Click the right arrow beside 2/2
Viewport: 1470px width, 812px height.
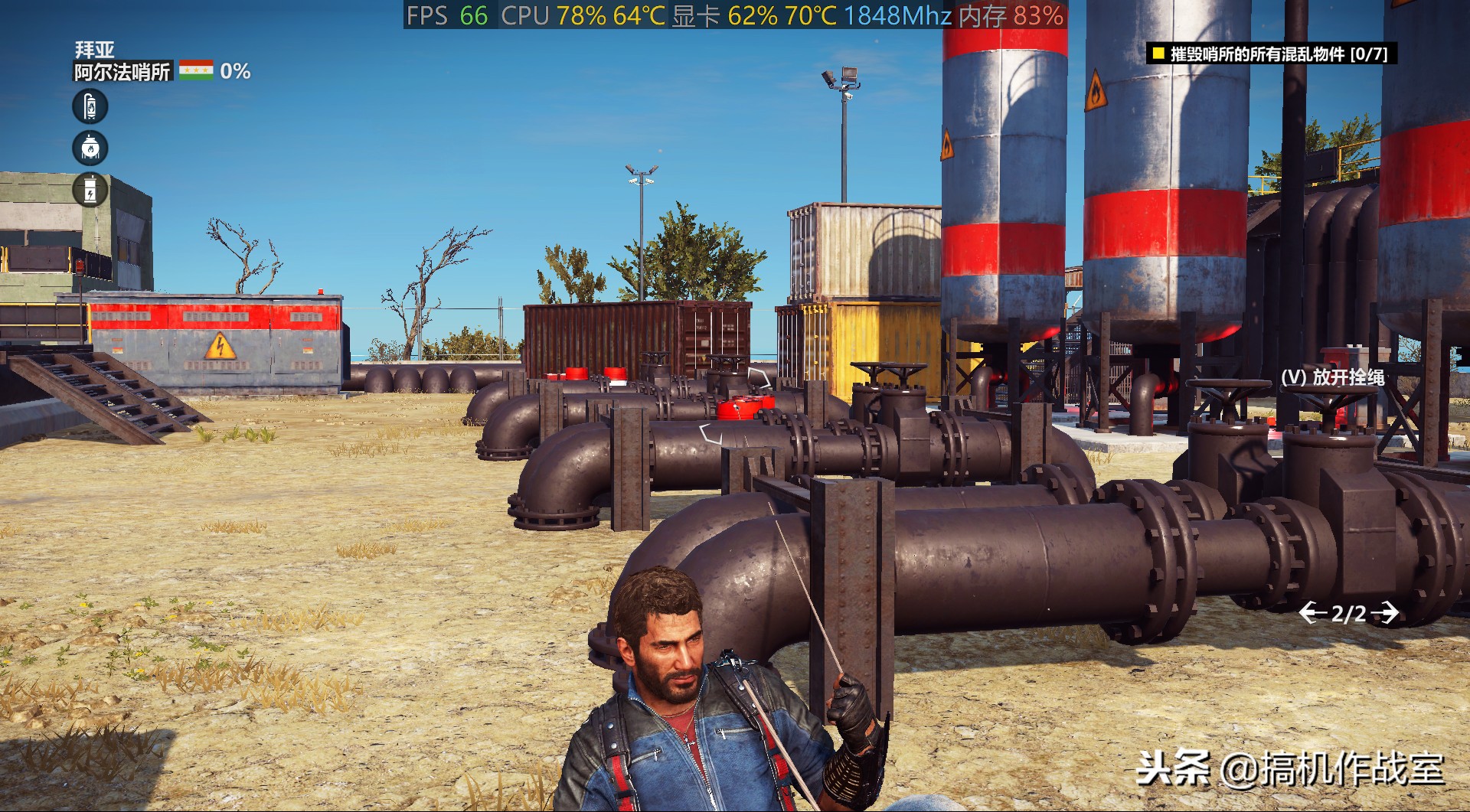tap(1385, 613)
